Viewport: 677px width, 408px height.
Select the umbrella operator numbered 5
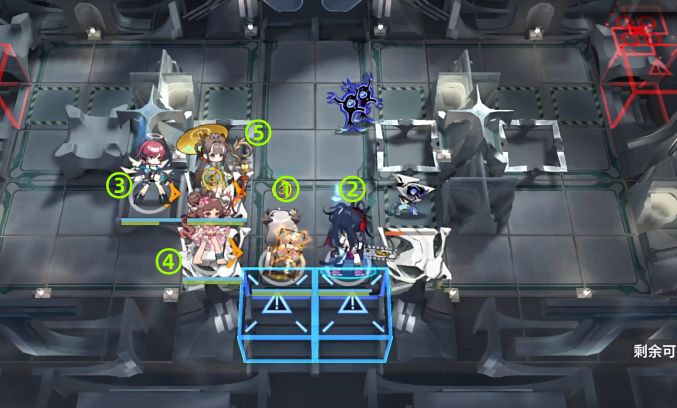point(213,160)
